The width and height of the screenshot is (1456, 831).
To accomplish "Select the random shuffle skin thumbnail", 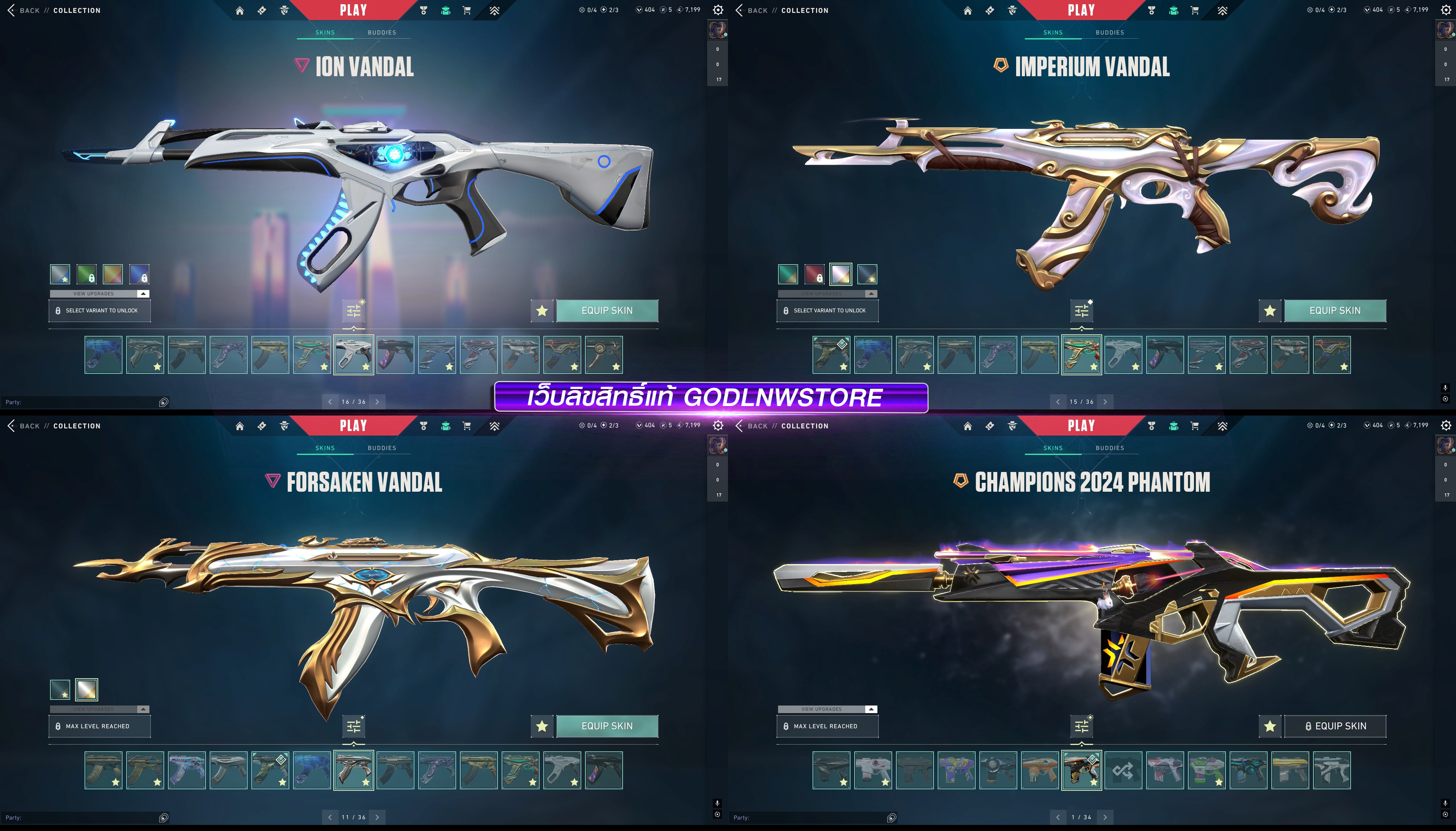I will 1123,770.
